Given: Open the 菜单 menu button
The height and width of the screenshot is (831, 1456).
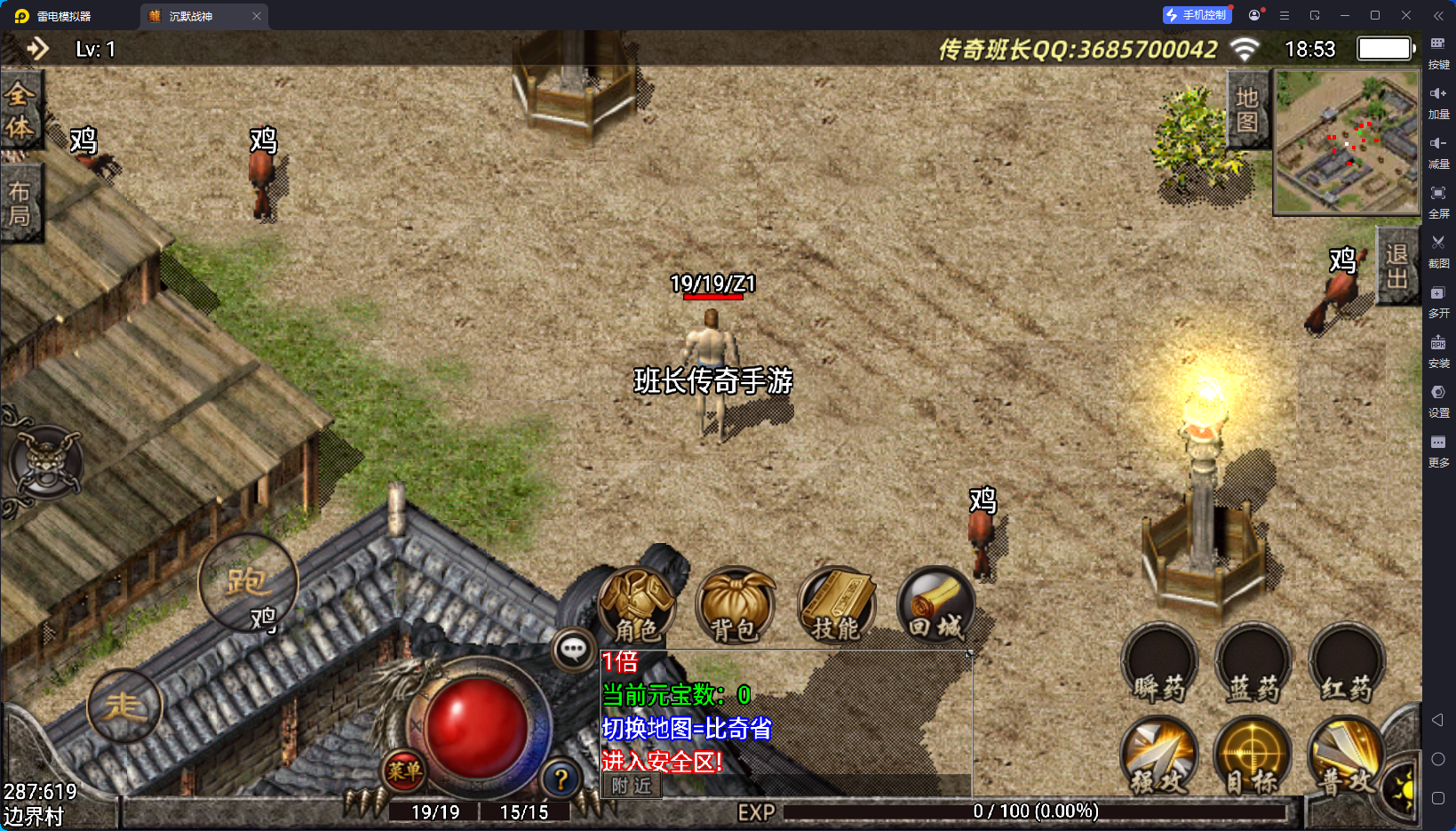Looking at the screenshot, I should pos(404,771).
